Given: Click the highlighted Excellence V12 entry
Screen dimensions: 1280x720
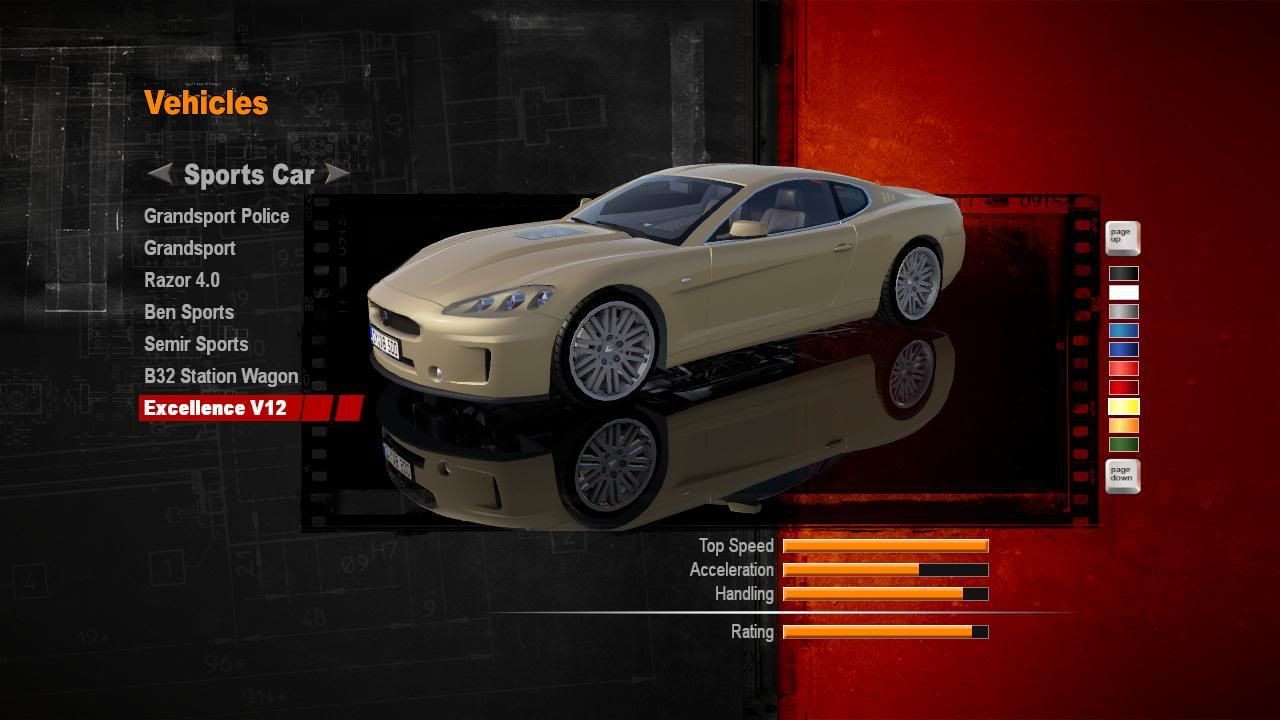Looking at the screenshot, I should tap(215, 408).
